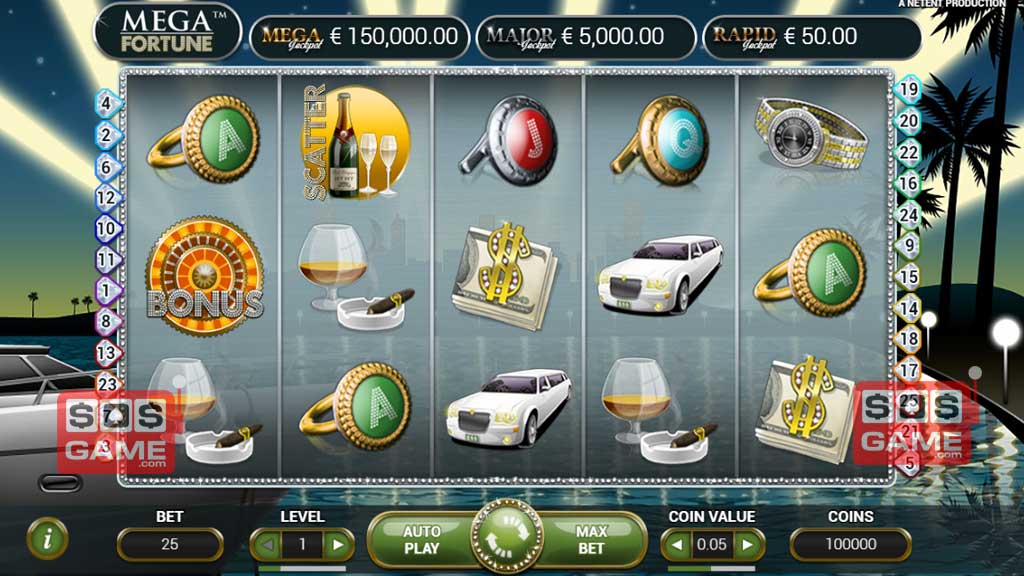Choose the payline 16 marker

[909, 183]
